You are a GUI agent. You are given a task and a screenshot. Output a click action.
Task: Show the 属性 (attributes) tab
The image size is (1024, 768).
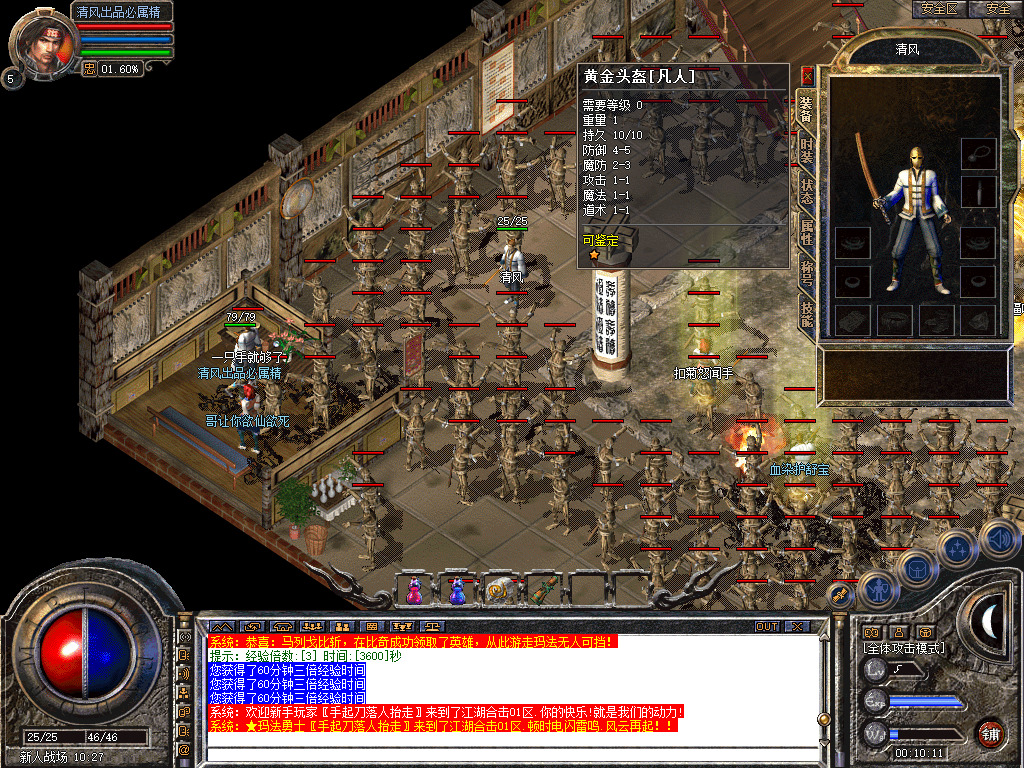pos(806,233)
